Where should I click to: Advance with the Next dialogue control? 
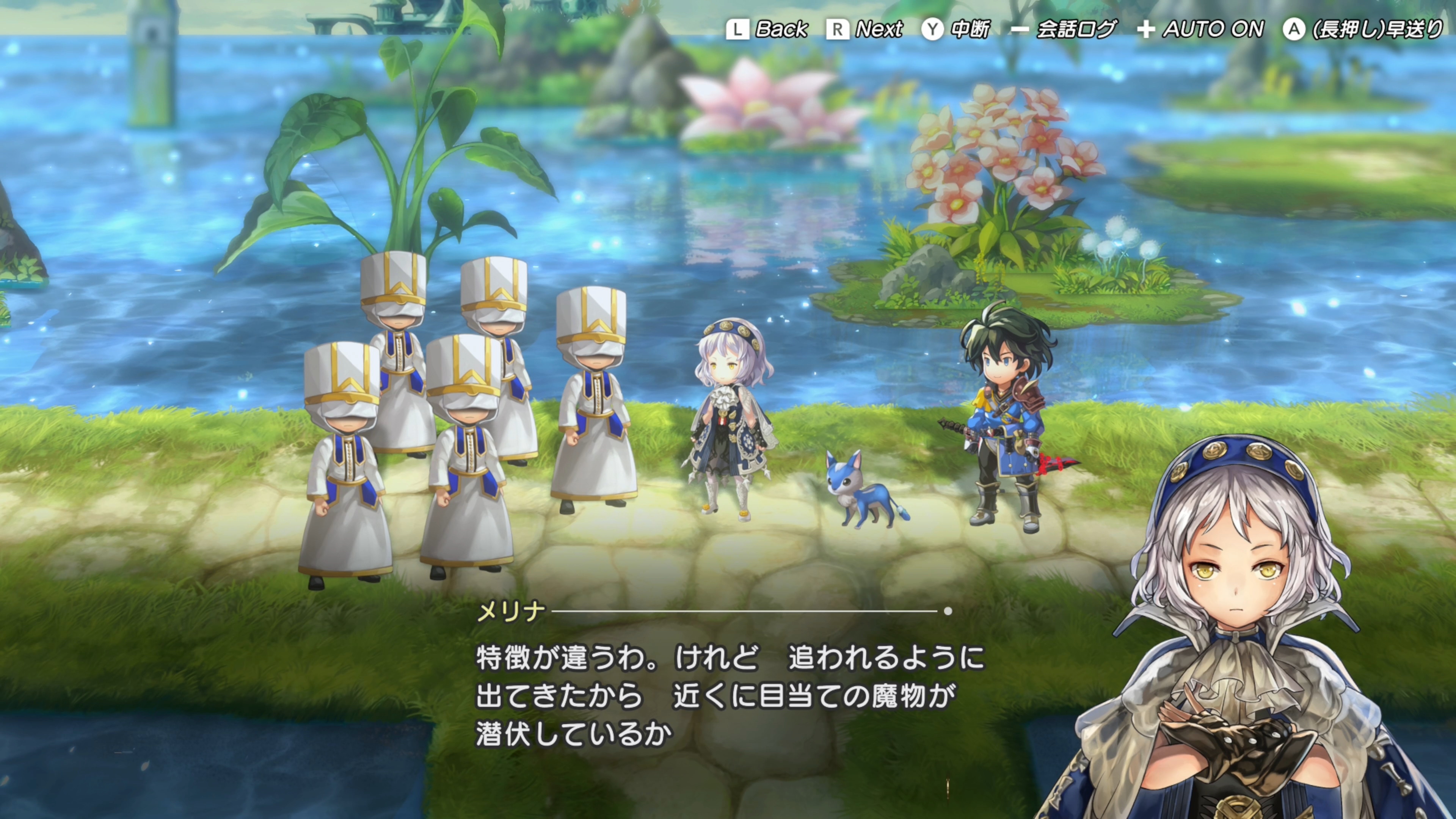pos(865,30)
